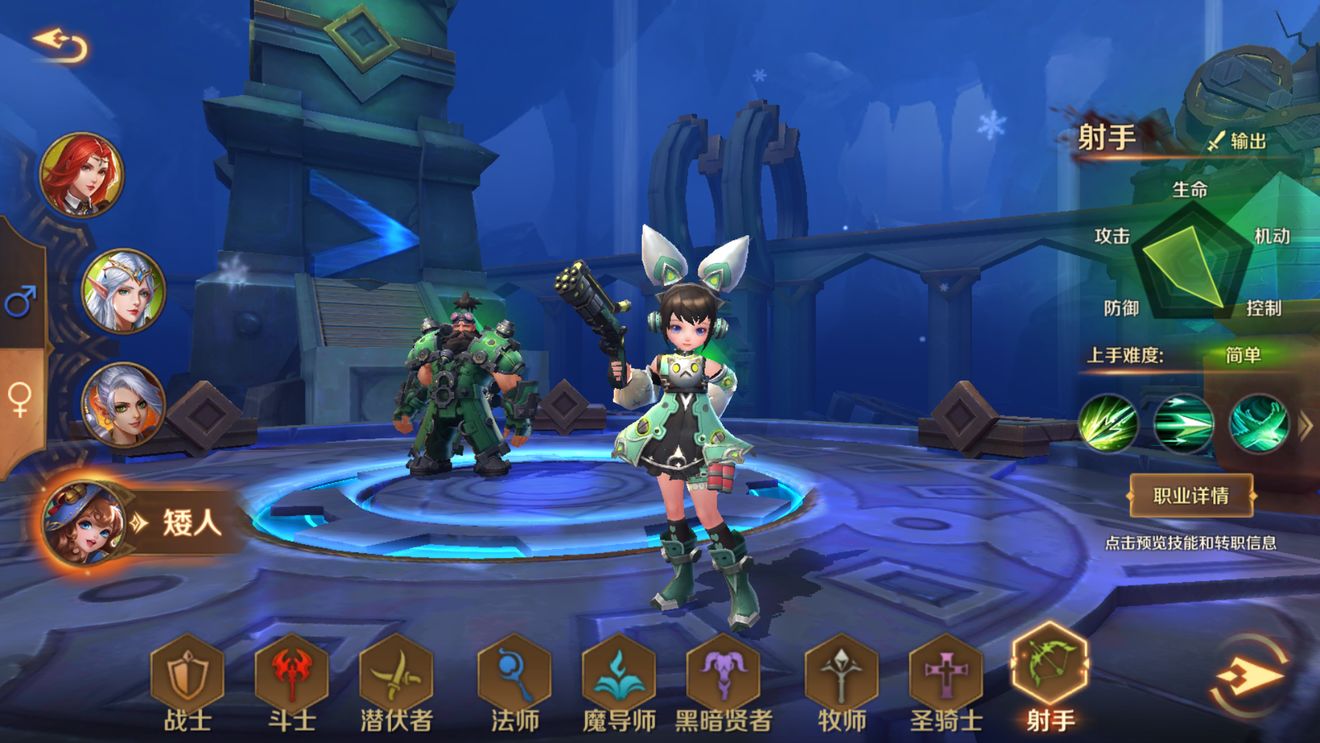Proceed with the golden next arrow
The height and width of the screenshot is (743, 1320).
(1250, 676)
